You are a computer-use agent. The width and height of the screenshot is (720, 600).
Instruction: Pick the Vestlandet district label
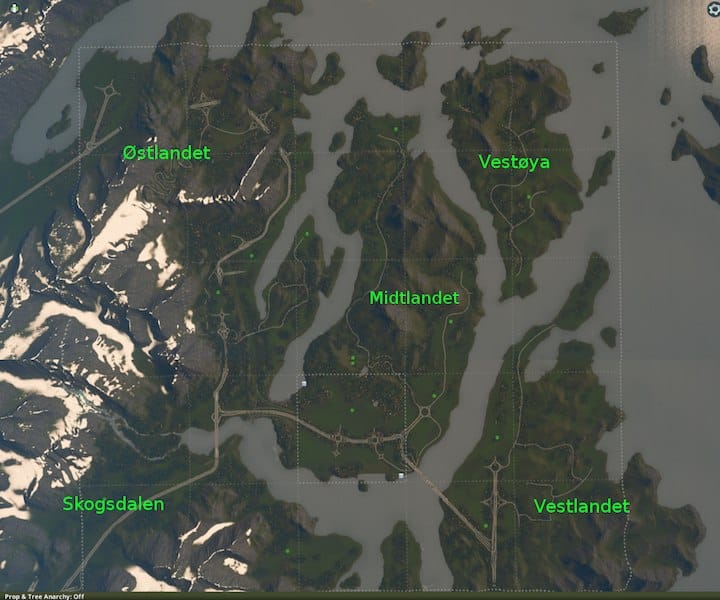click(x=582, y=506)
